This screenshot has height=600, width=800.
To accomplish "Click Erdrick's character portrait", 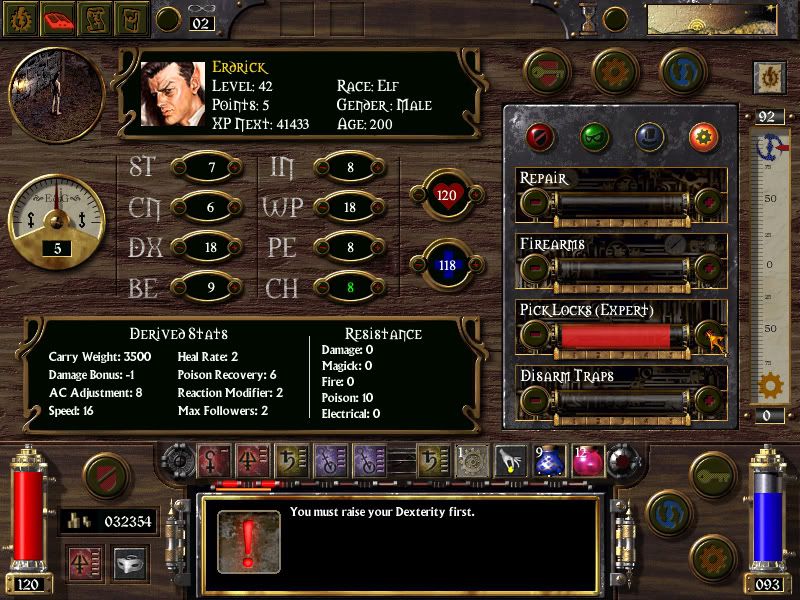I will click(x=172, y=93).
